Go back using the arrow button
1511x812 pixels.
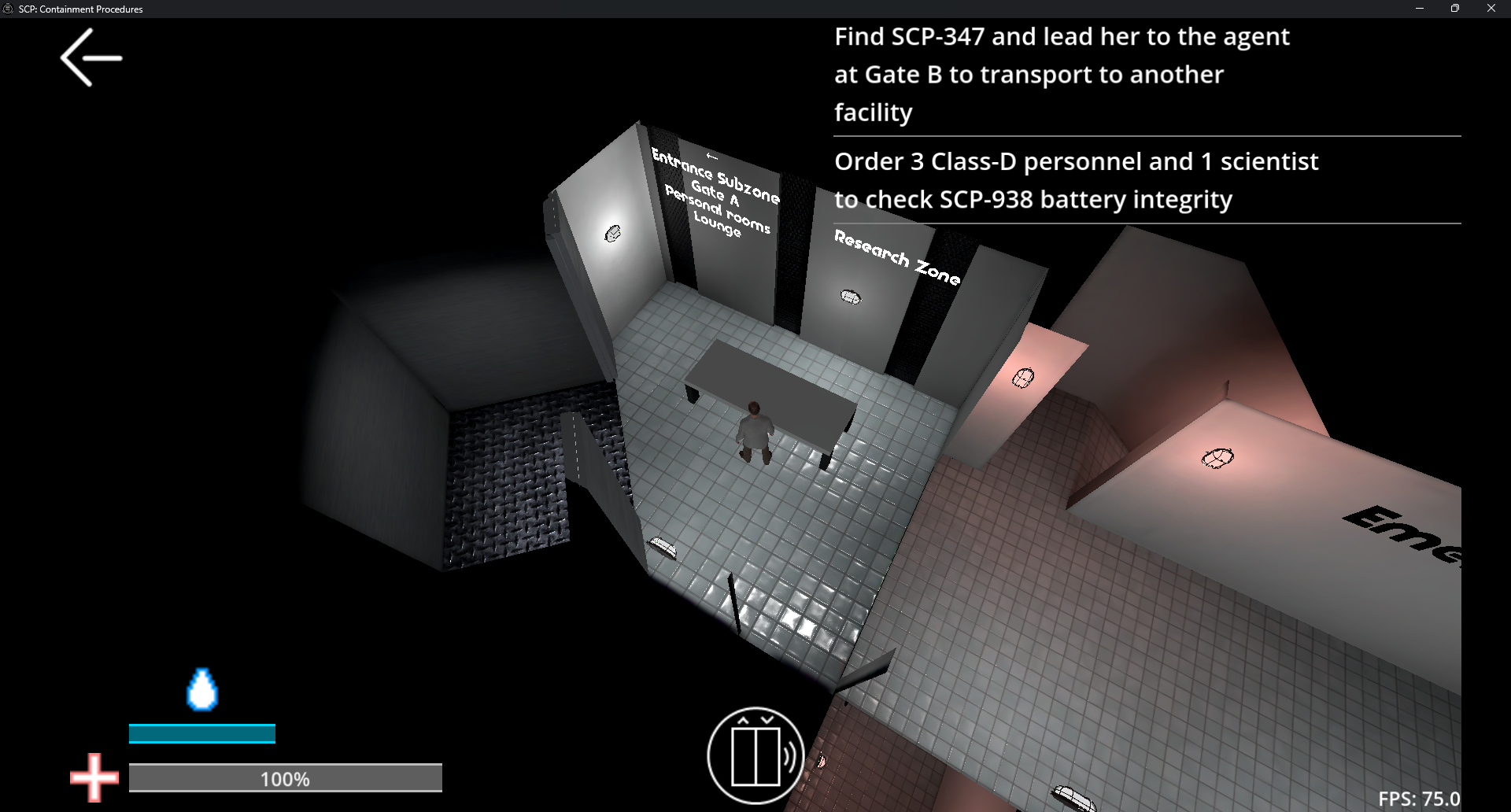[x=91, y=57]
